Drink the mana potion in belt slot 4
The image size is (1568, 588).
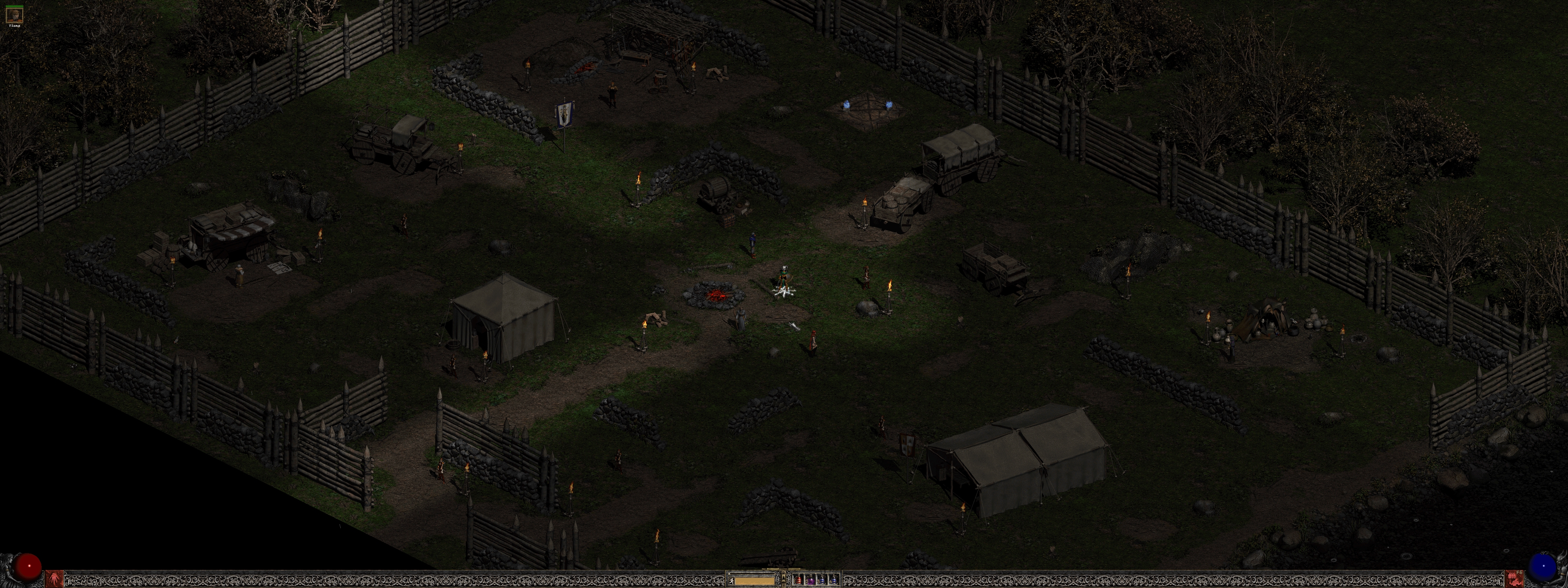click(835, 580)
